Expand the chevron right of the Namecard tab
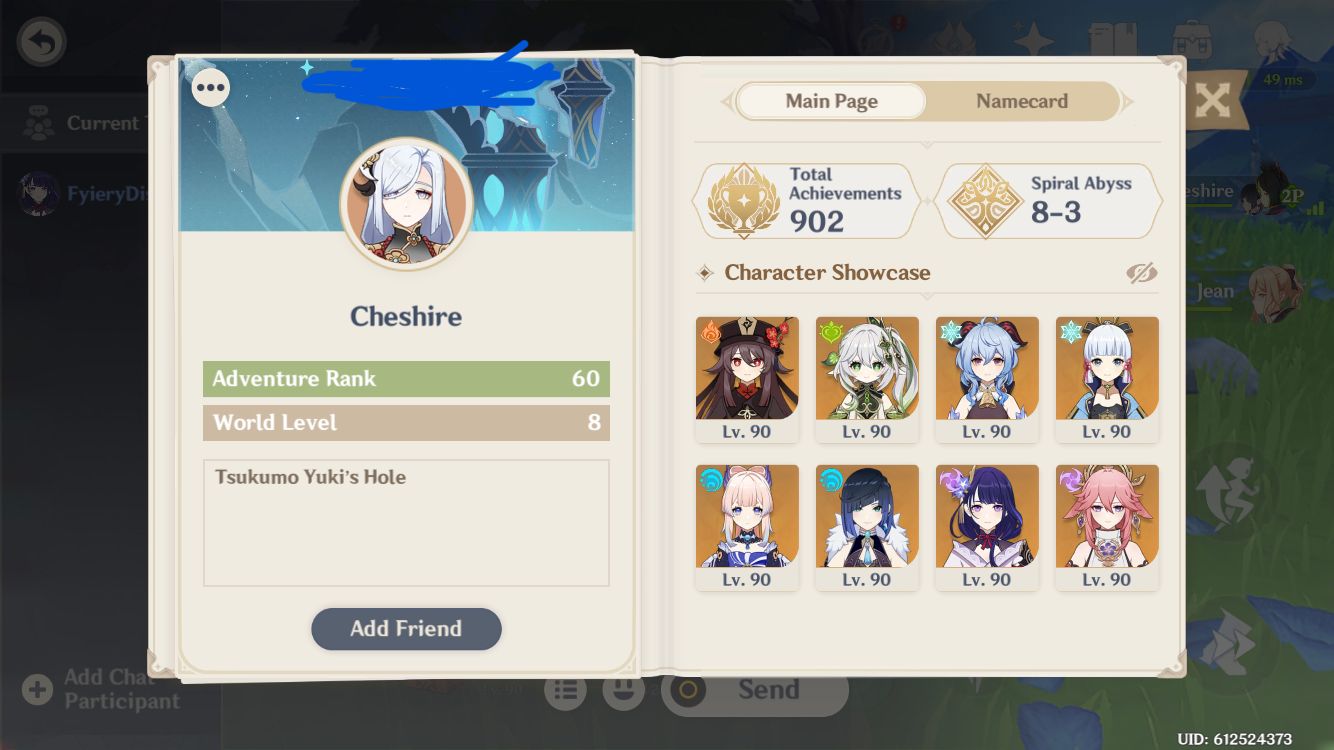This screenshot has height=750, width=1334. click(x=1129, y=101)
